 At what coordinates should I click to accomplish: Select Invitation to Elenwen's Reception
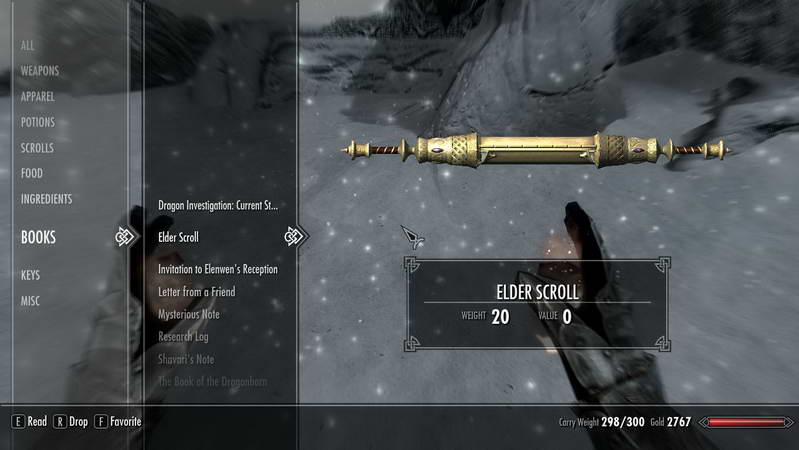point(218,269)
